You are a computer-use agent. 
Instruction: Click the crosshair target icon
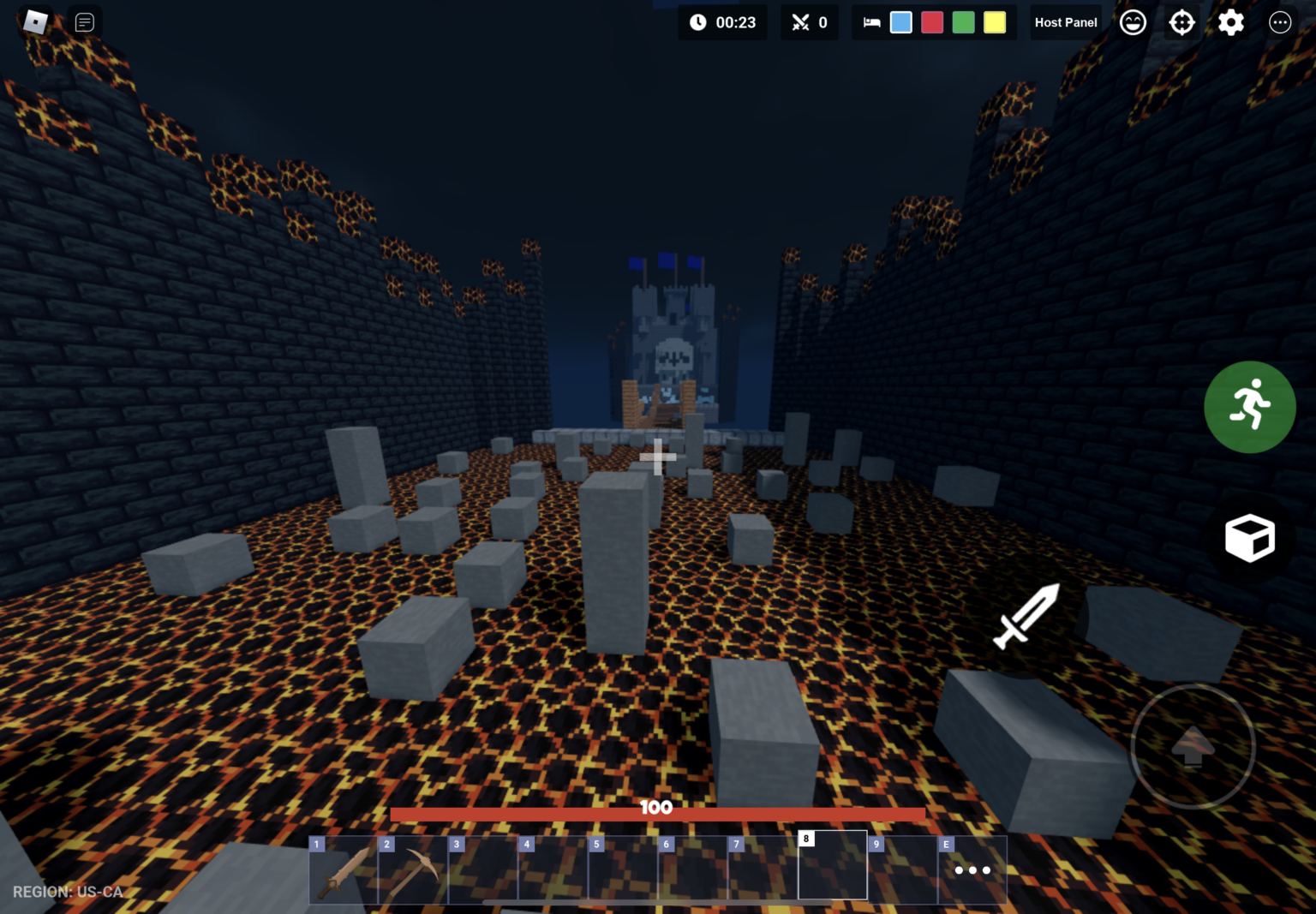(1181, 22)
